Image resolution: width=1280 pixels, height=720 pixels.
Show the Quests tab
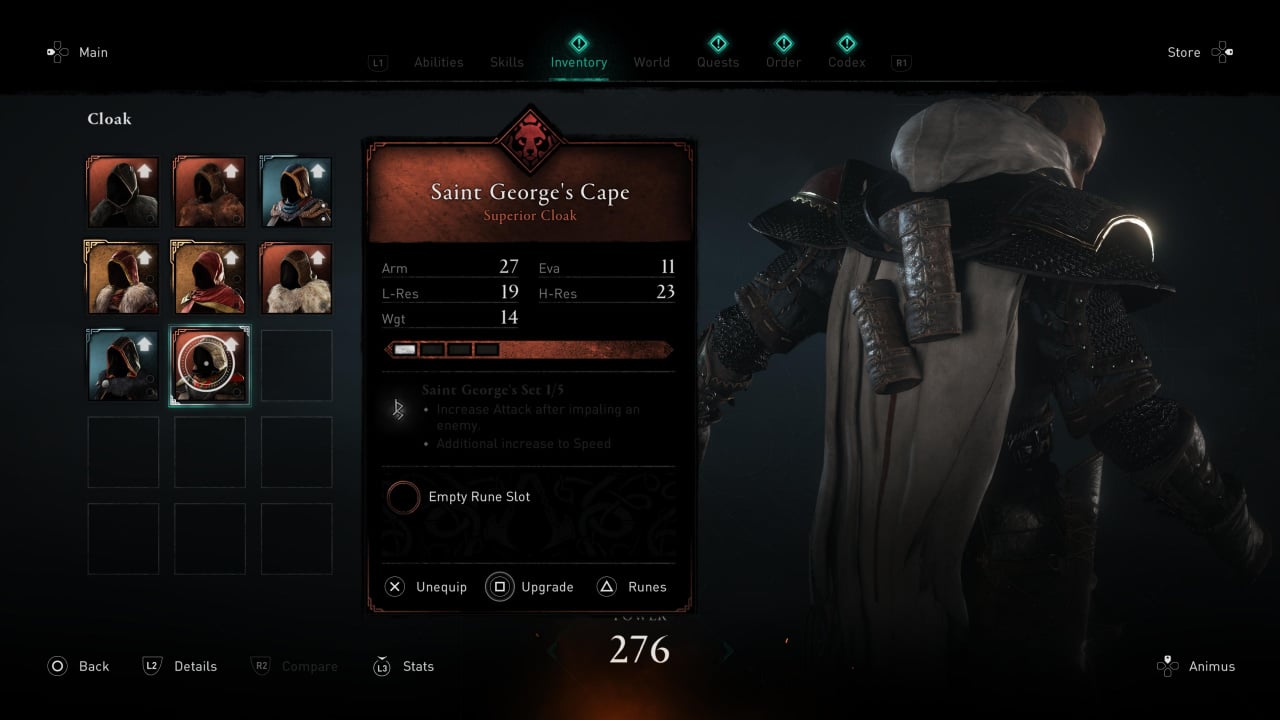tap(717, 62)
